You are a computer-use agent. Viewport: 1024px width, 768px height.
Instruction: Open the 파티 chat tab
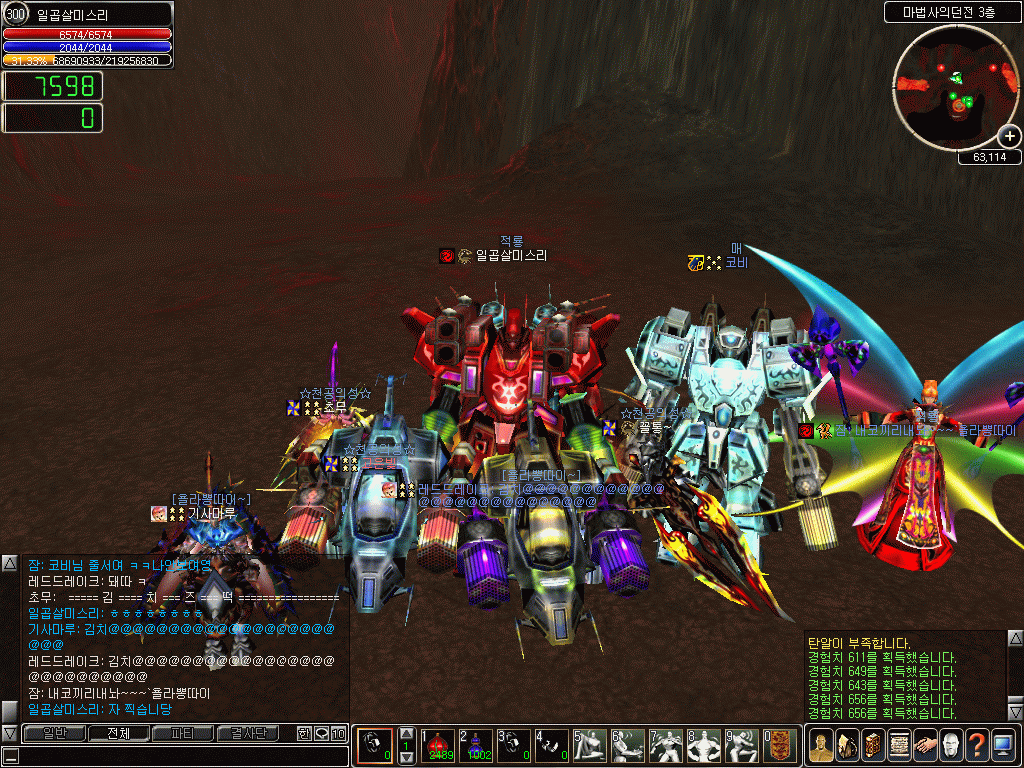[x=182, y=733]
